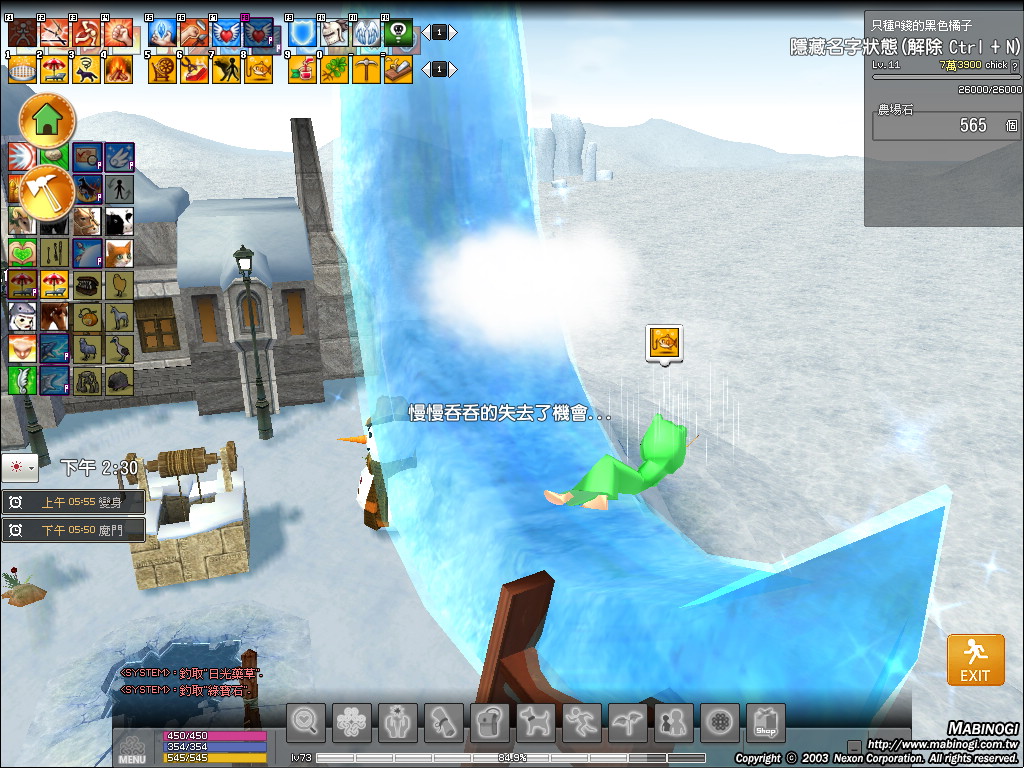Activate the campfire skill in the hotbar
This screenshot has height=768, width=1024.
pyautogui.click(x=118, y=70)
